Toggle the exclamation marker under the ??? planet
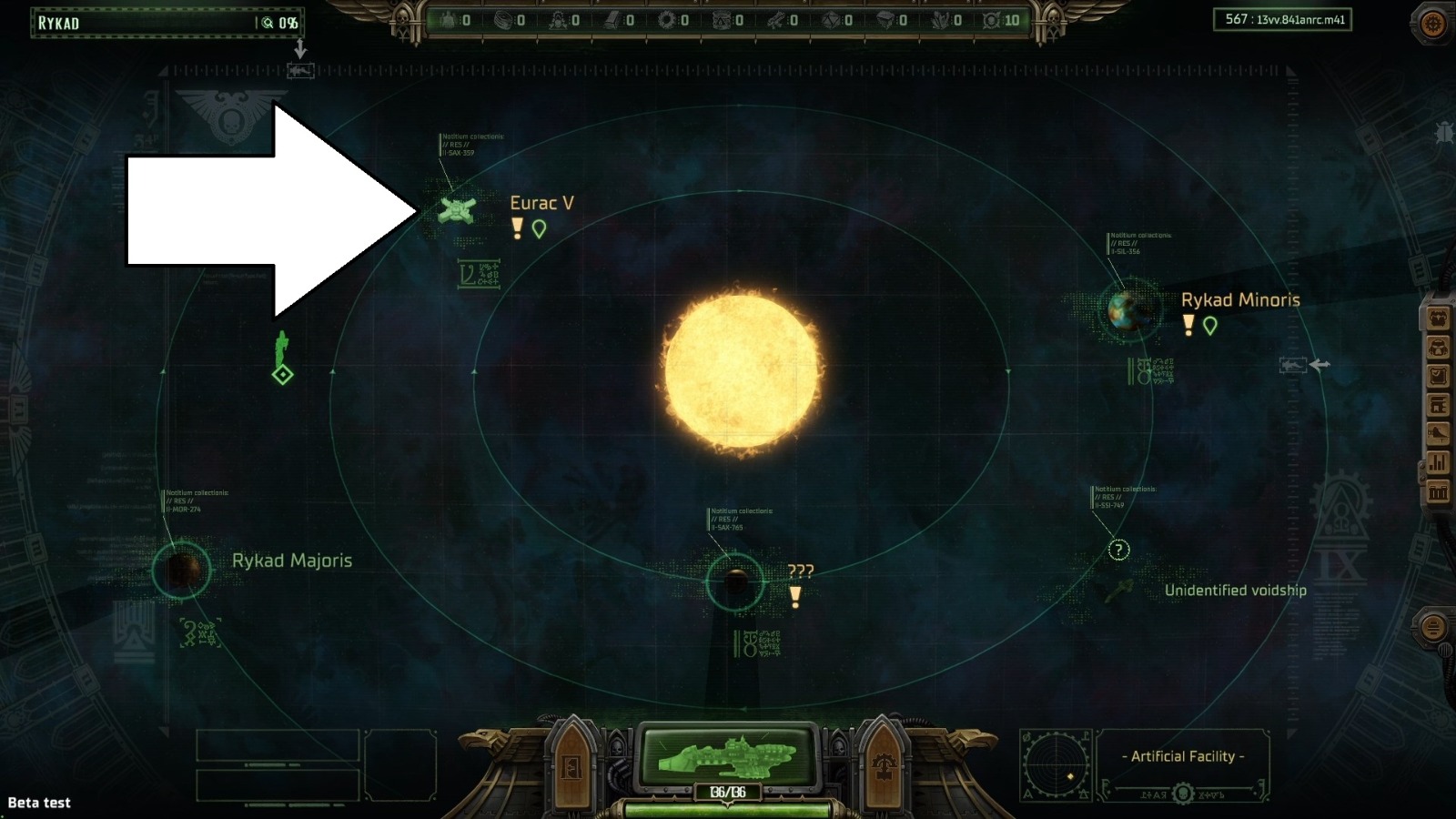1456x819 pixels. click(x=797, y=597)
